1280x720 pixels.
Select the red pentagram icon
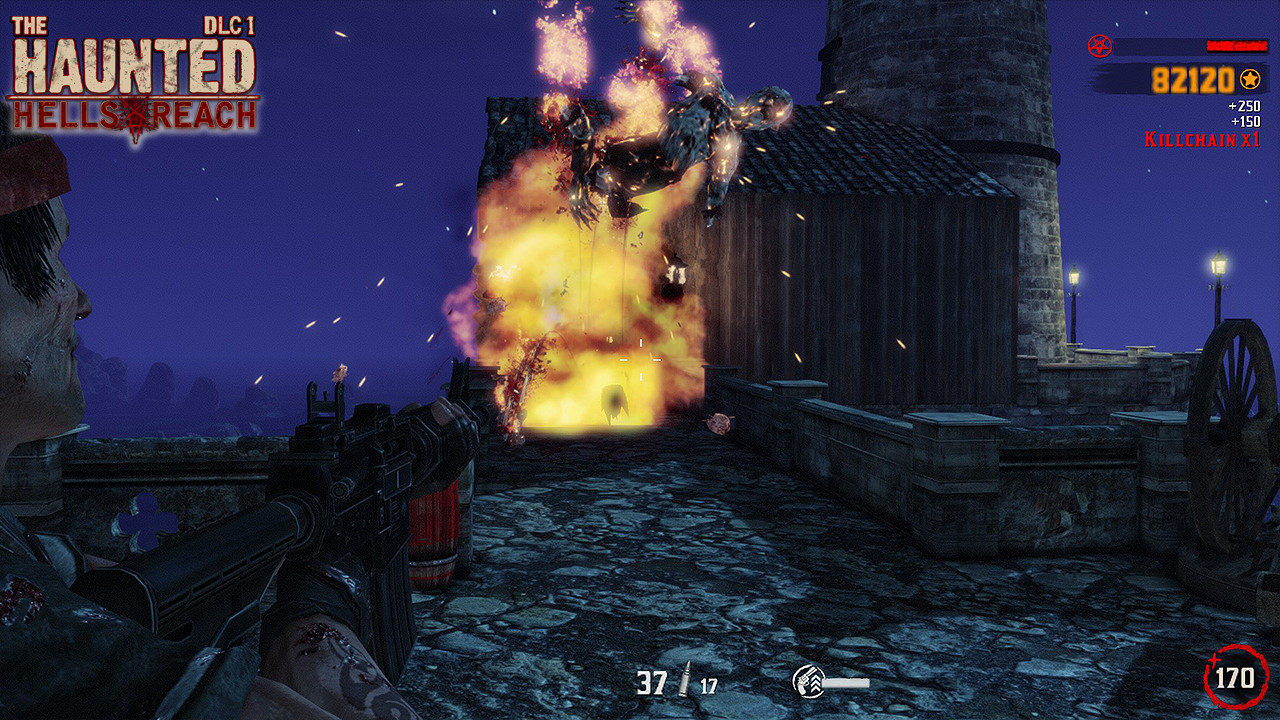tap(1099, 46)
